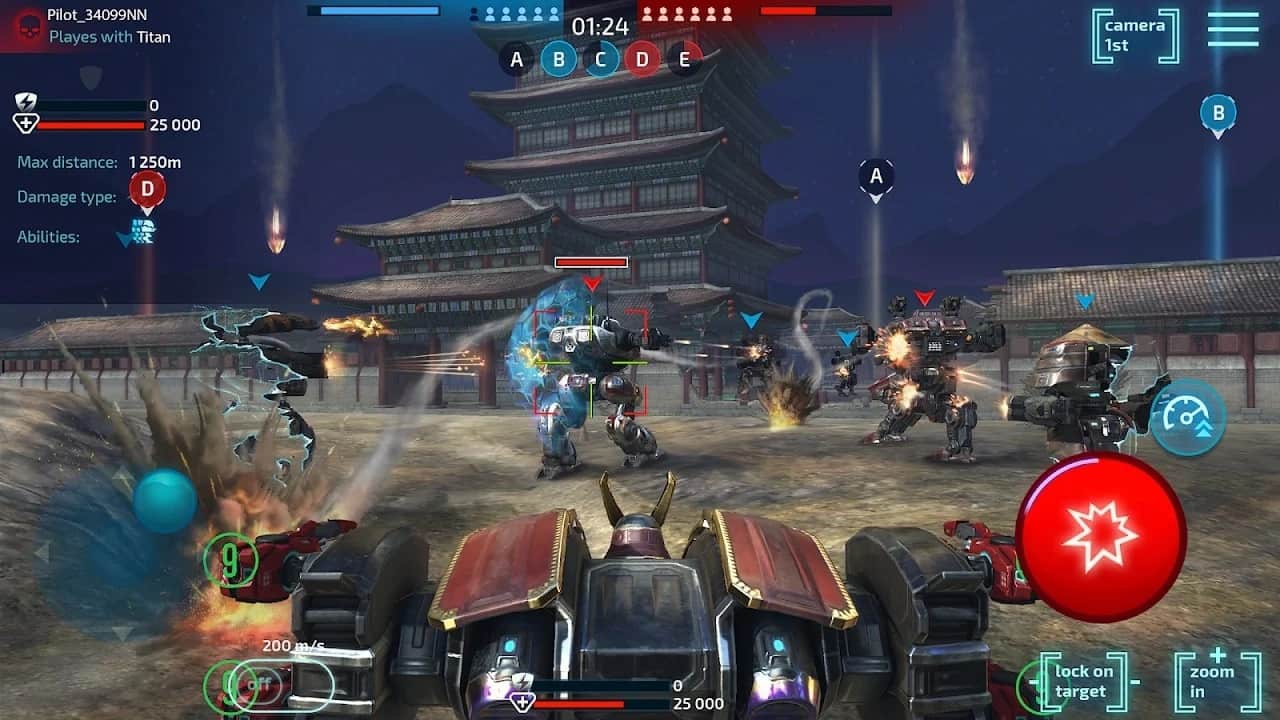The width and height of the screenshot is (1280, 720).
Task: Open the hamburger menu
Action: (x=1232, y=30)
